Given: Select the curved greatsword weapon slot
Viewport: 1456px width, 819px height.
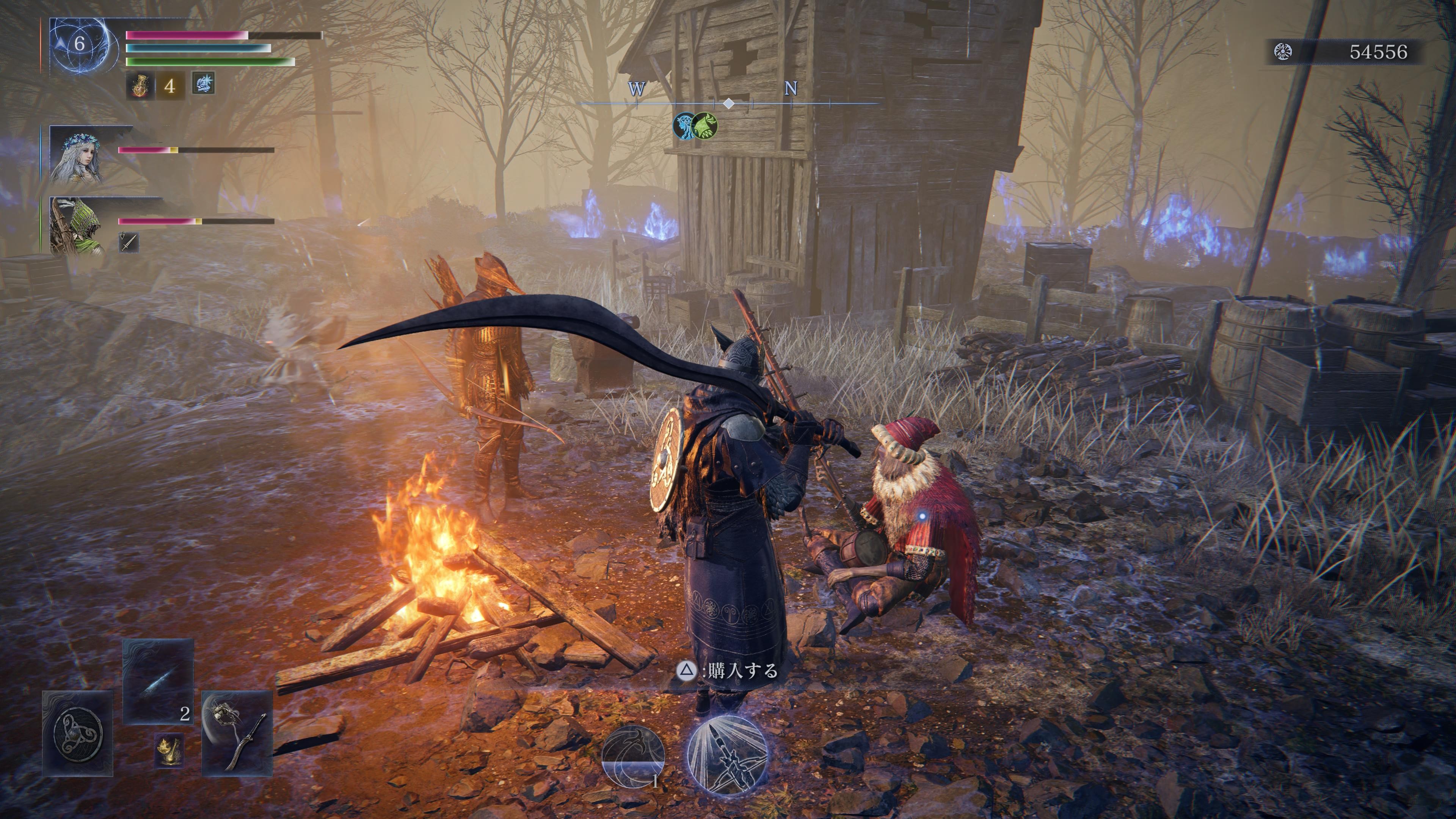Looking at the screenshot, I should (237, 733).
